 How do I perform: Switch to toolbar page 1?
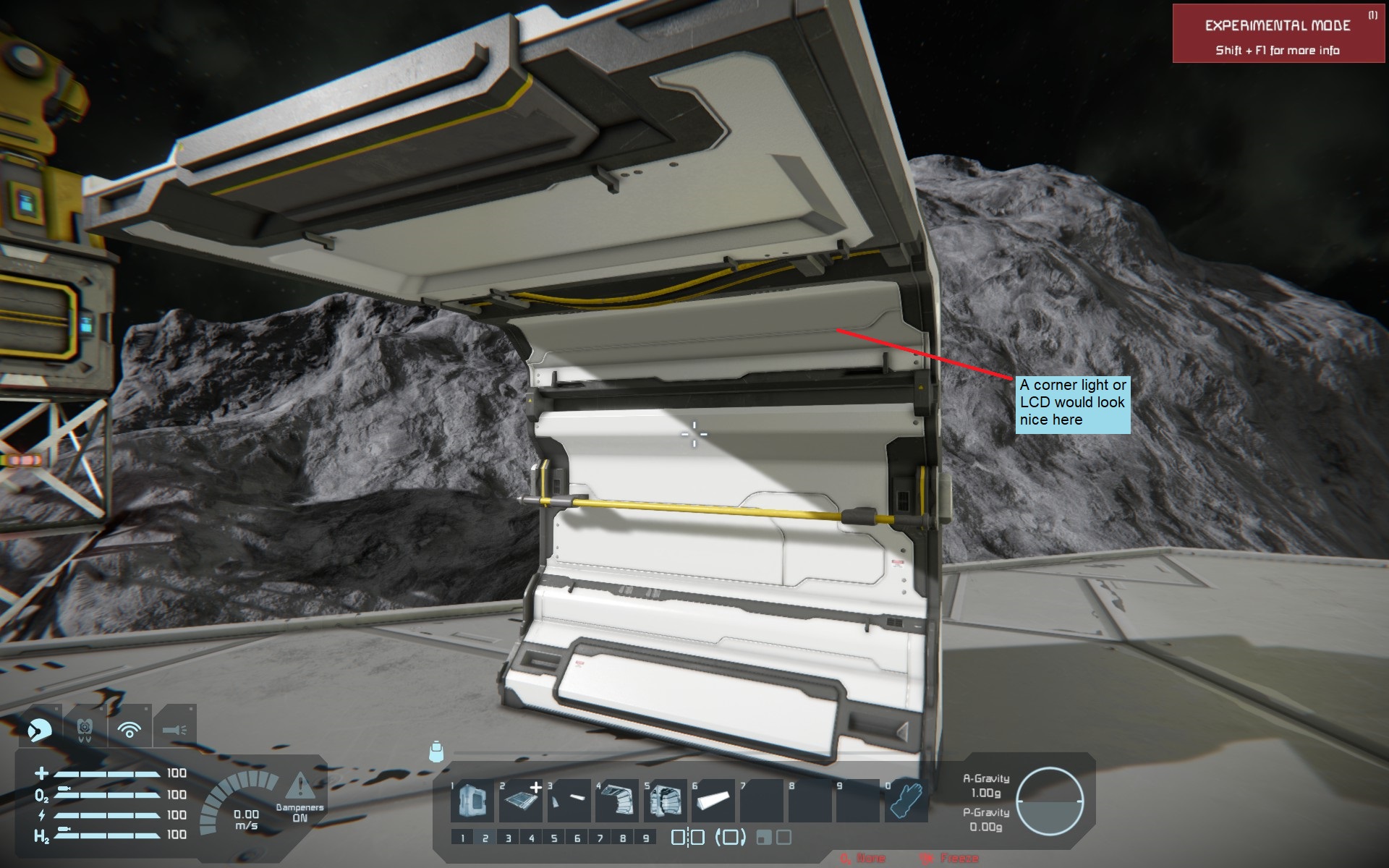click(x=462, y=838)
